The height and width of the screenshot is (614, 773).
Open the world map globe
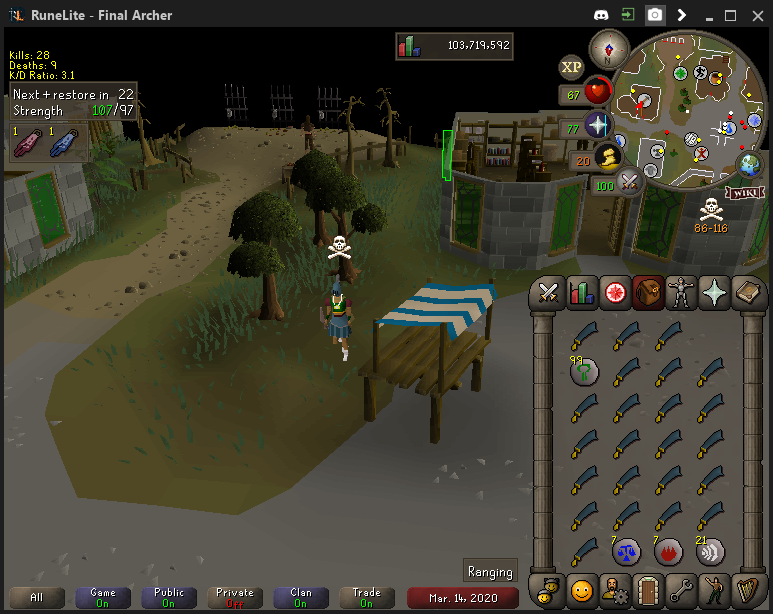[x=749, y=164]
